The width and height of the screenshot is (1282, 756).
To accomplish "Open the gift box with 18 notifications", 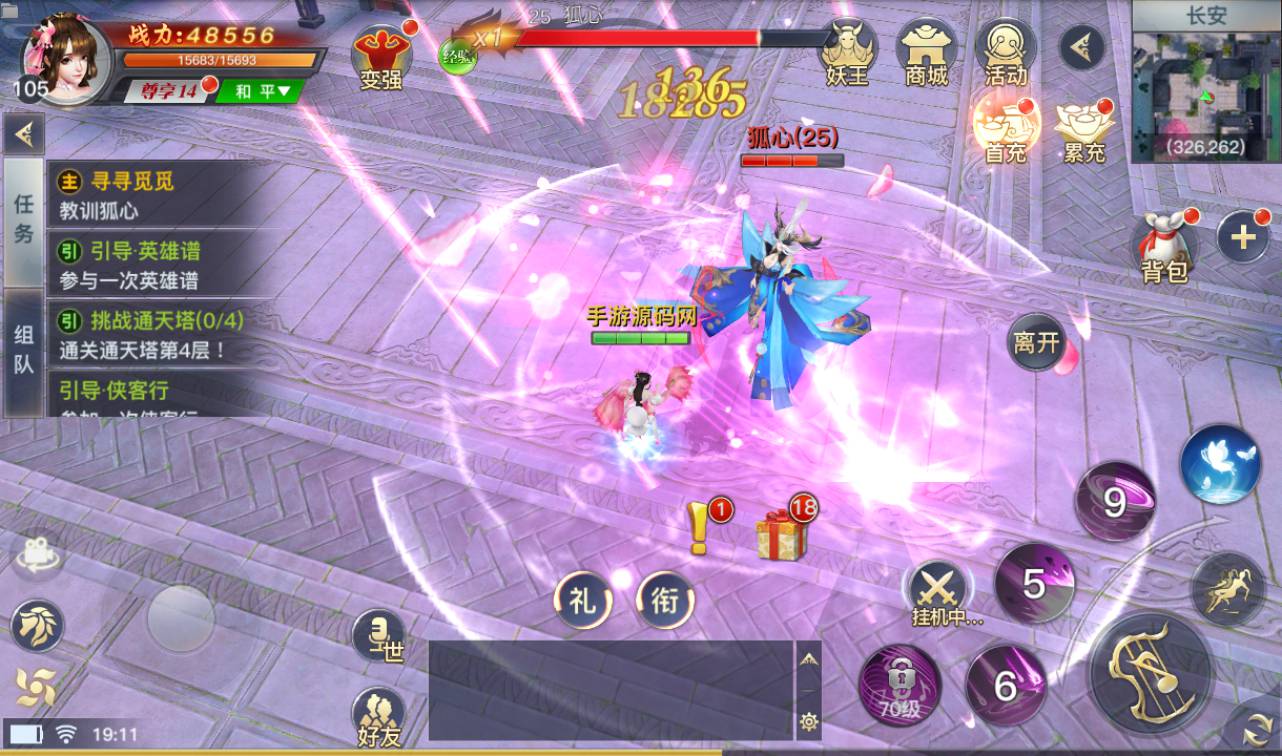I will tap(780, 534).
